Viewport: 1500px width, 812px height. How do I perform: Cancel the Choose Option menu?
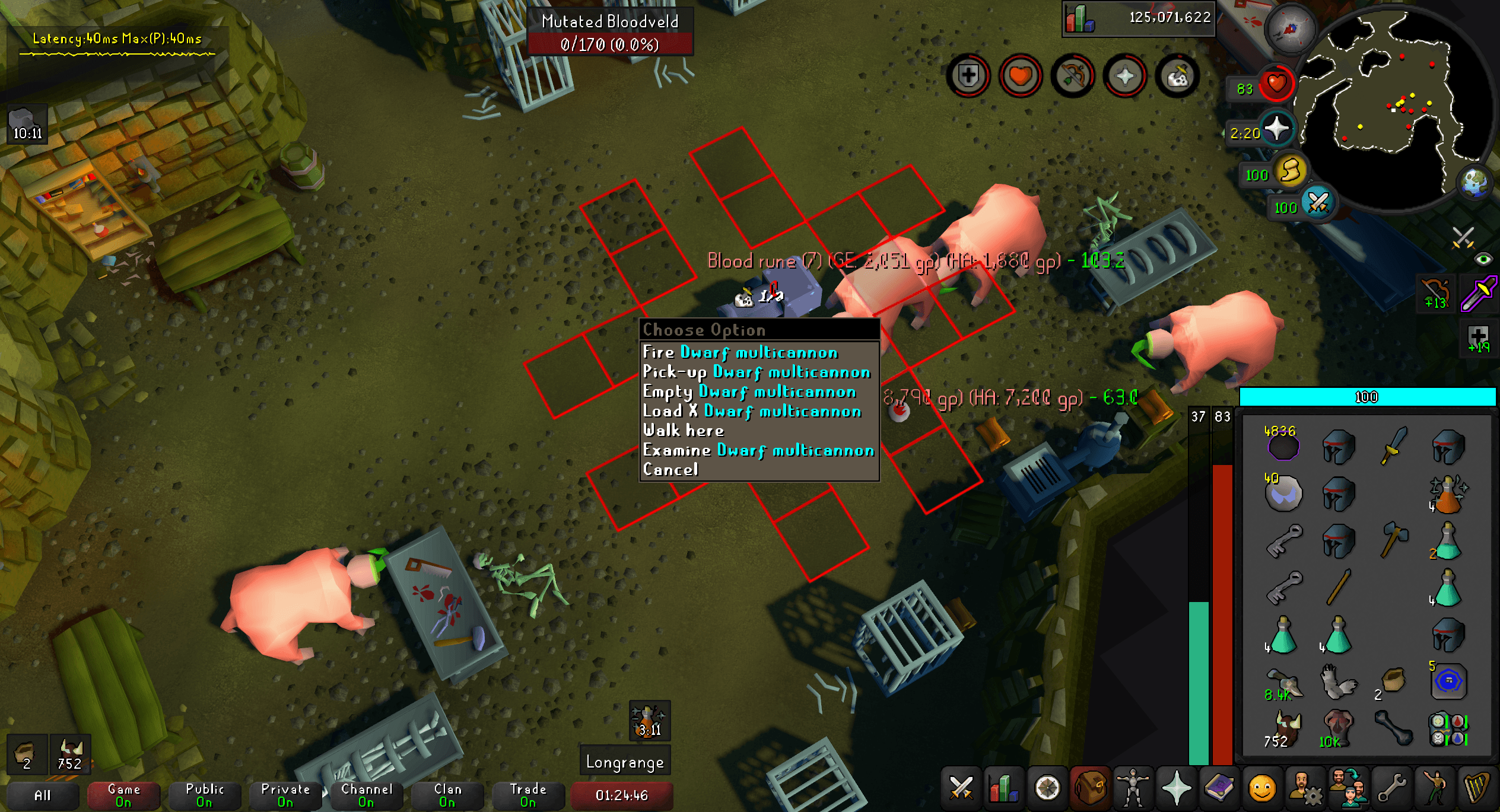tap(670, 470)
